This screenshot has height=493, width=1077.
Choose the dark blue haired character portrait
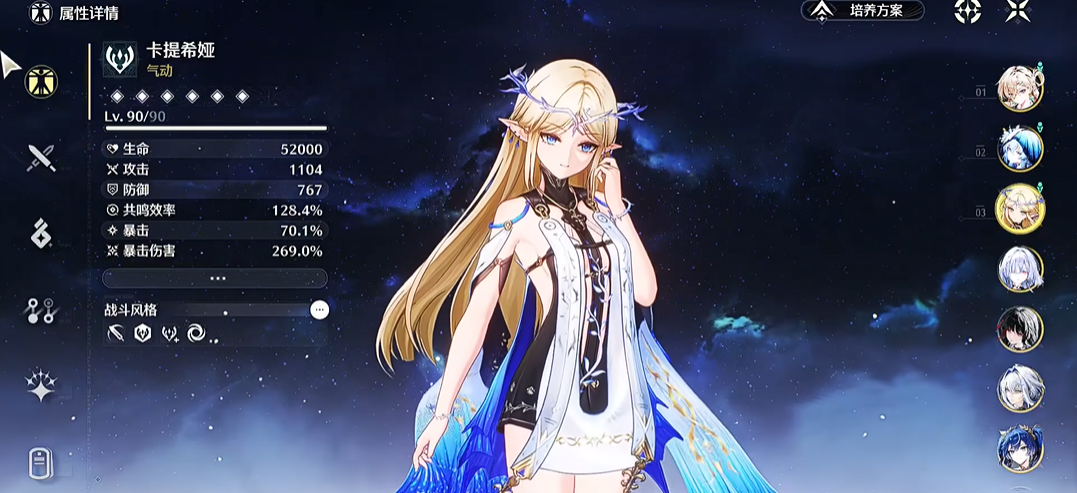(x=1020, y=448)
